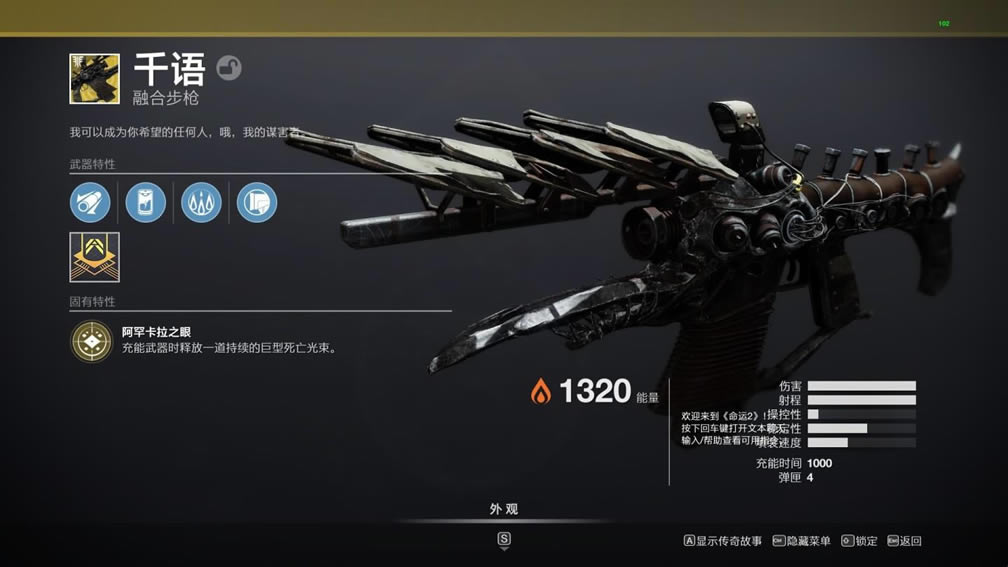Show the exotic lore with 显示传奇故事

point(723,541)
